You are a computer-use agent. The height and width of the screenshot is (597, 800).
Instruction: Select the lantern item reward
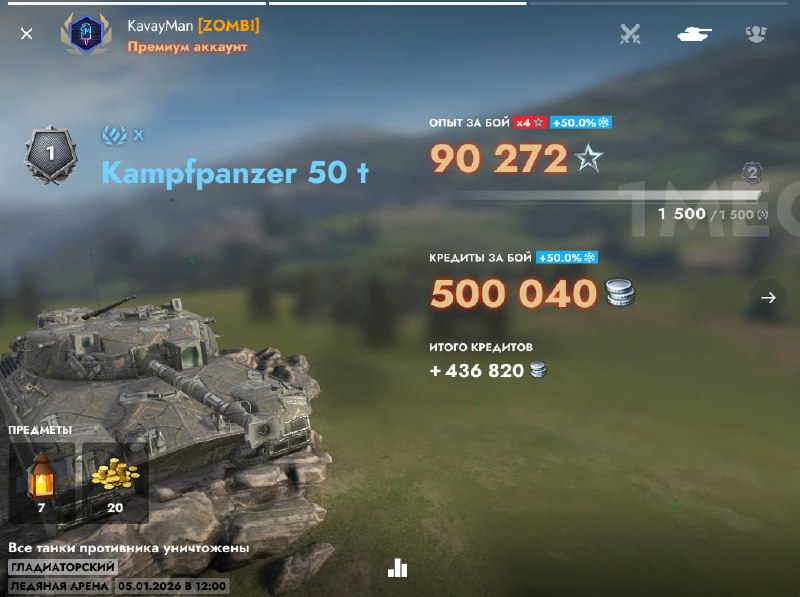tap(41, 480)
